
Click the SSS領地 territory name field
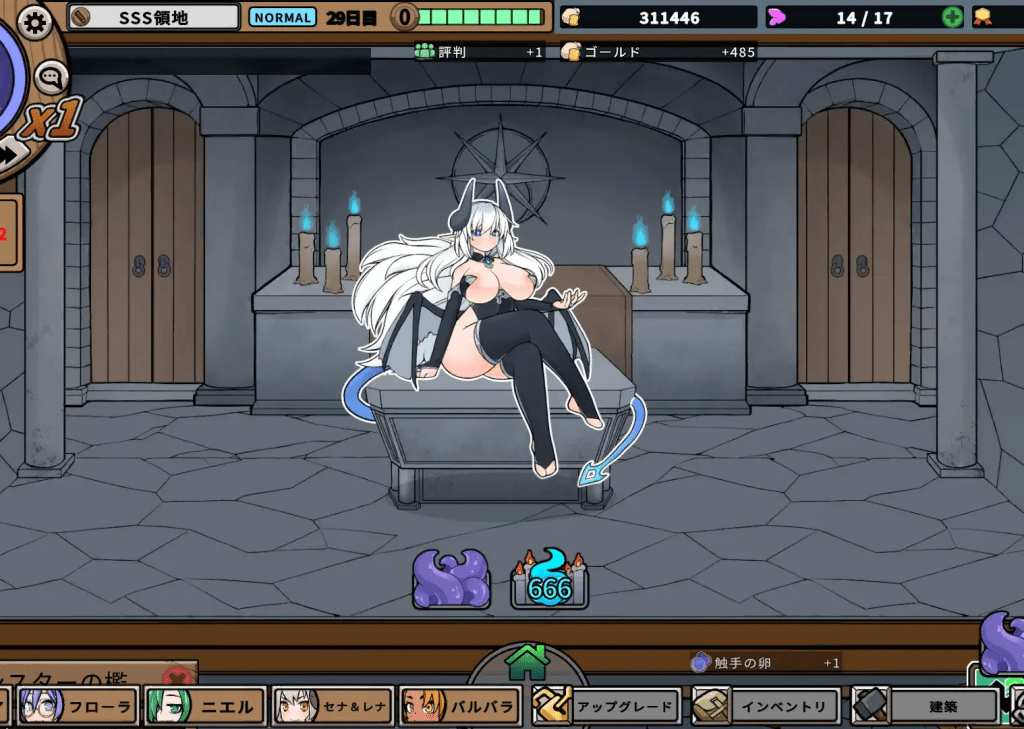(154, 17)
